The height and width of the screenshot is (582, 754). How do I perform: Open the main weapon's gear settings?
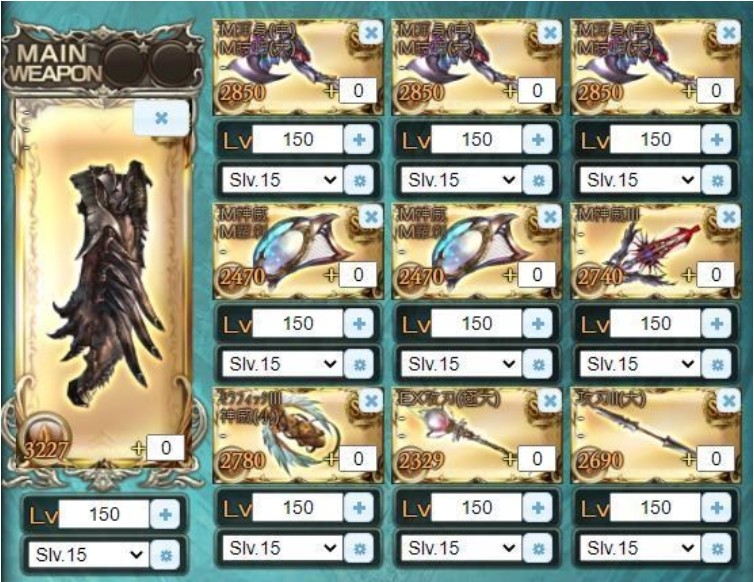[166, 554]
